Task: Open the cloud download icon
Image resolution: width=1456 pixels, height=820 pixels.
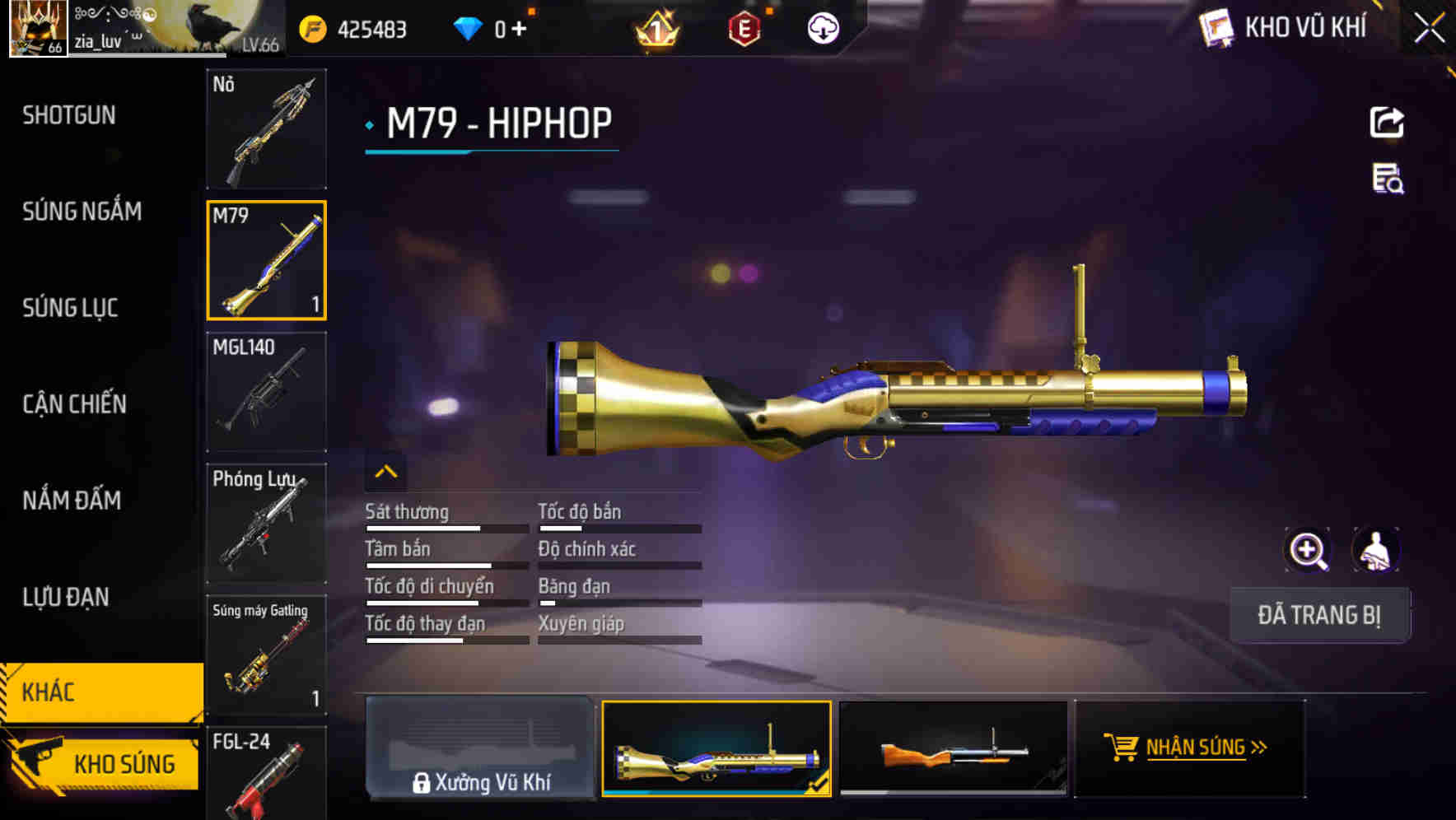Action: coord(824,27)
